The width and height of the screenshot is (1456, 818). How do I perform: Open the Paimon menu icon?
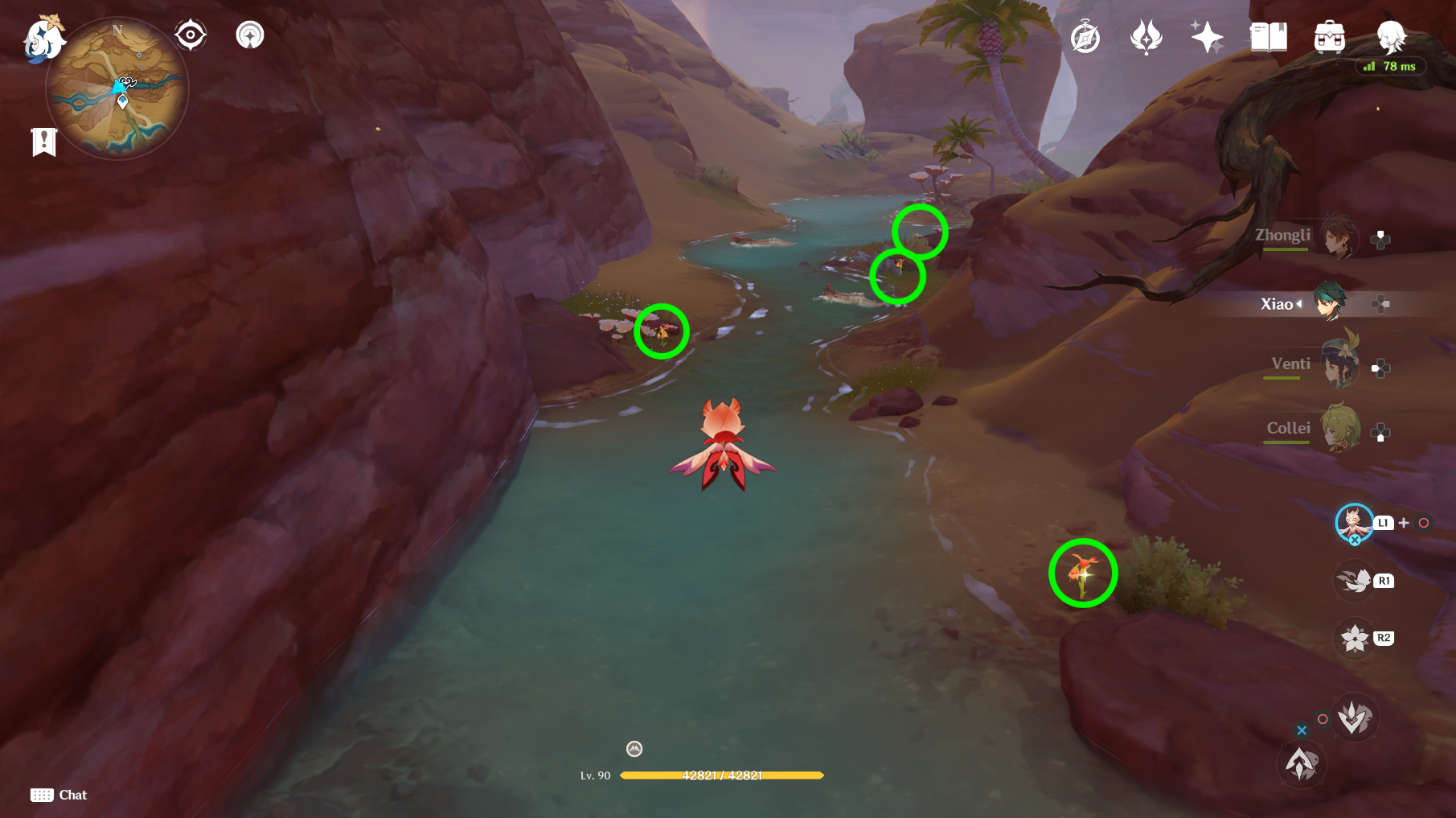tap(44, 37)
